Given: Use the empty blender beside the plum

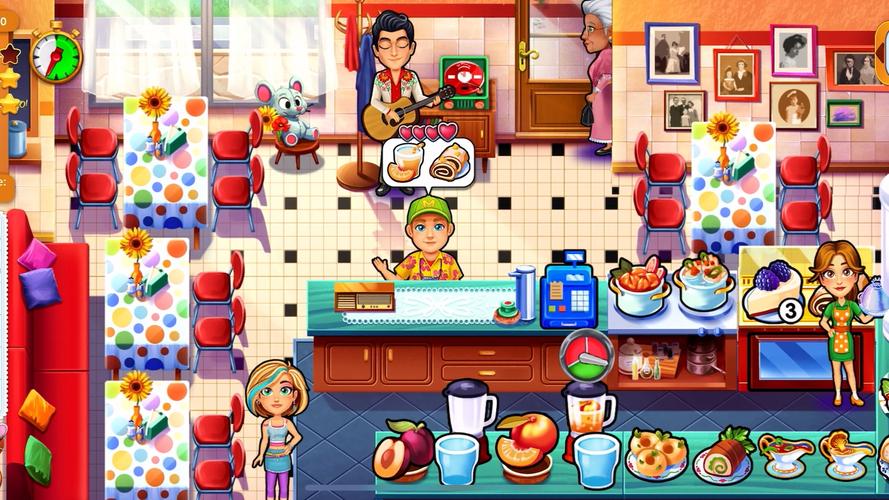Looking at the screenshot, I should point(468,408).
